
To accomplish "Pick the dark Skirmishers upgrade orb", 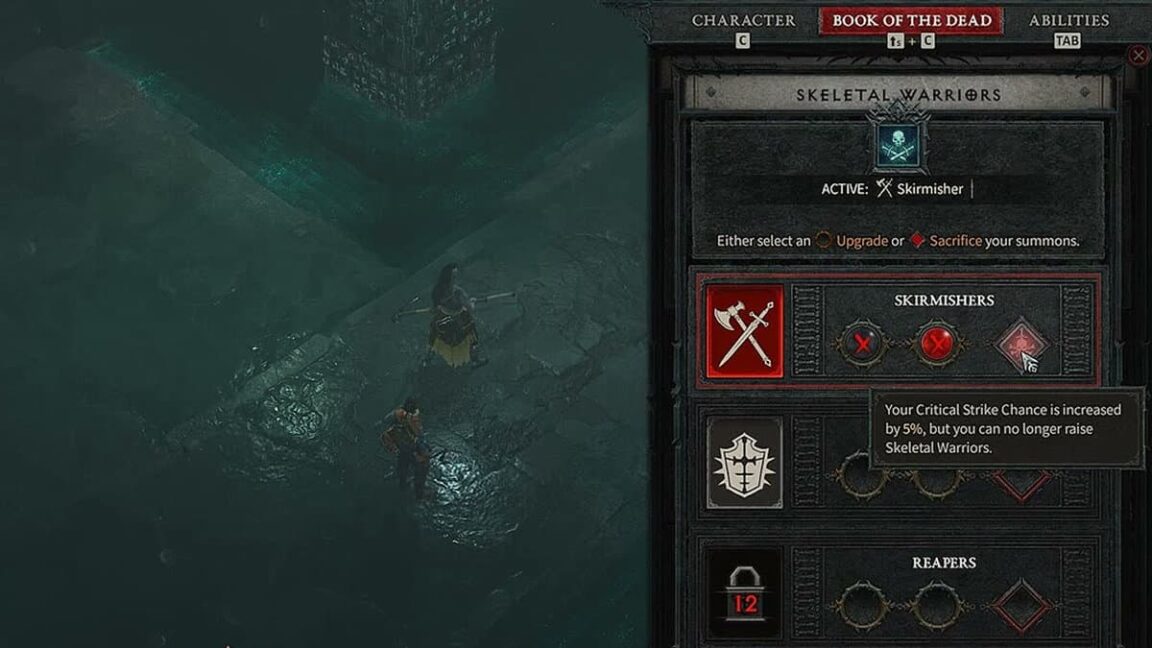I will tap(860, 345).
